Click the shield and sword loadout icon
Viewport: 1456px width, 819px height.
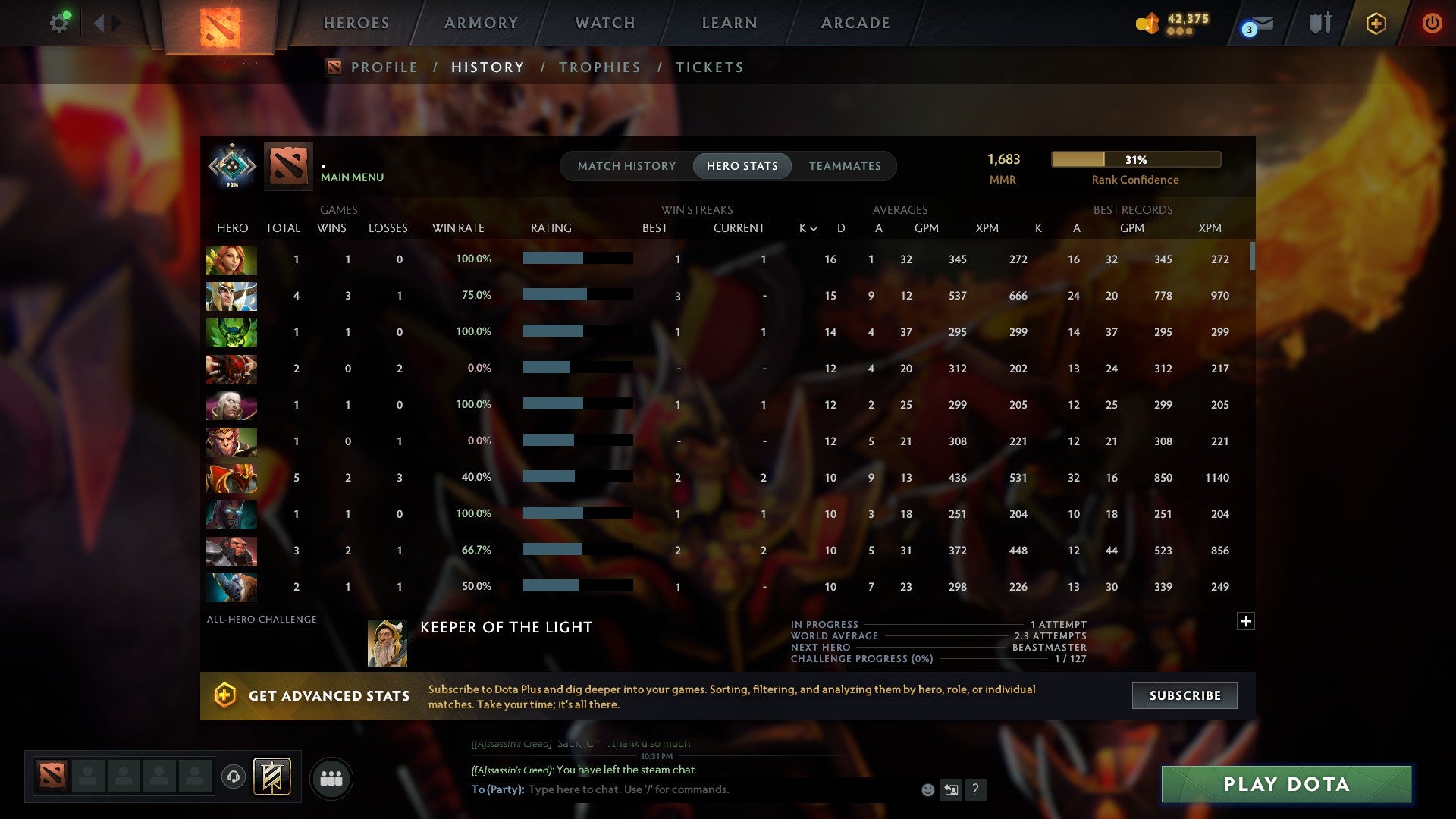coord(1319,23)
